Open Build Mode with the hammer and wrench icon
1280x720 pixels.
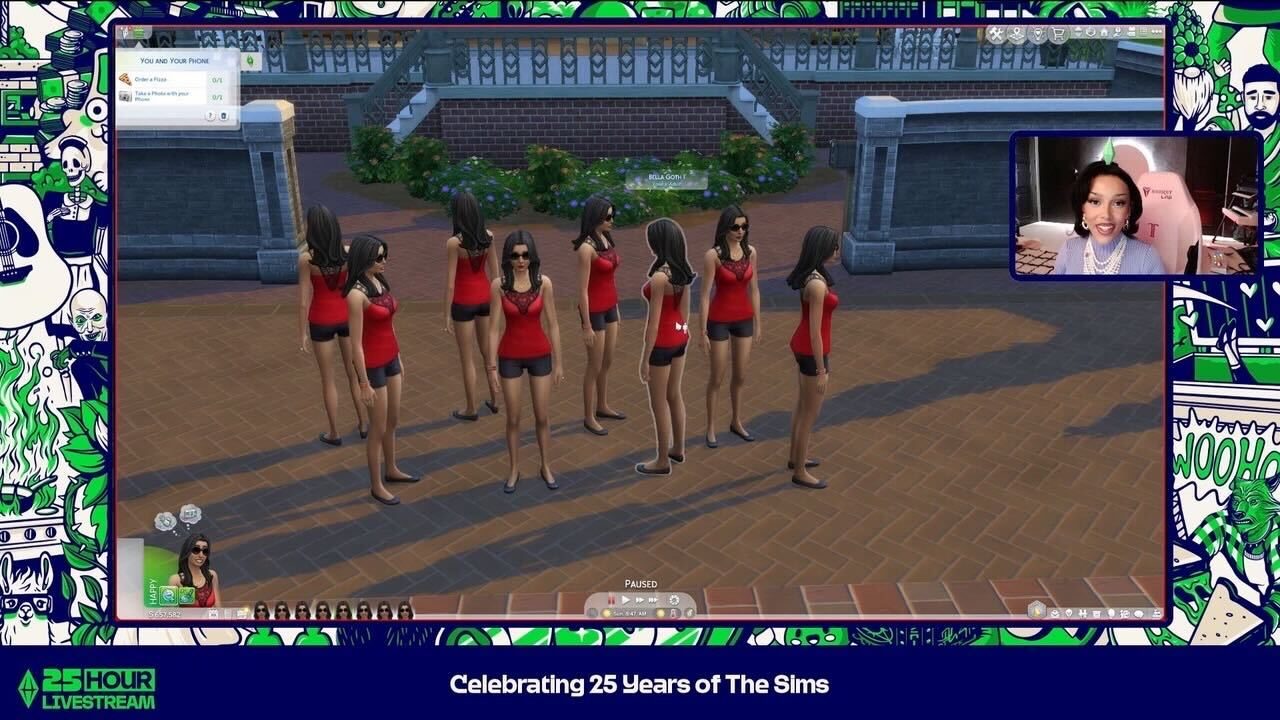996,34
